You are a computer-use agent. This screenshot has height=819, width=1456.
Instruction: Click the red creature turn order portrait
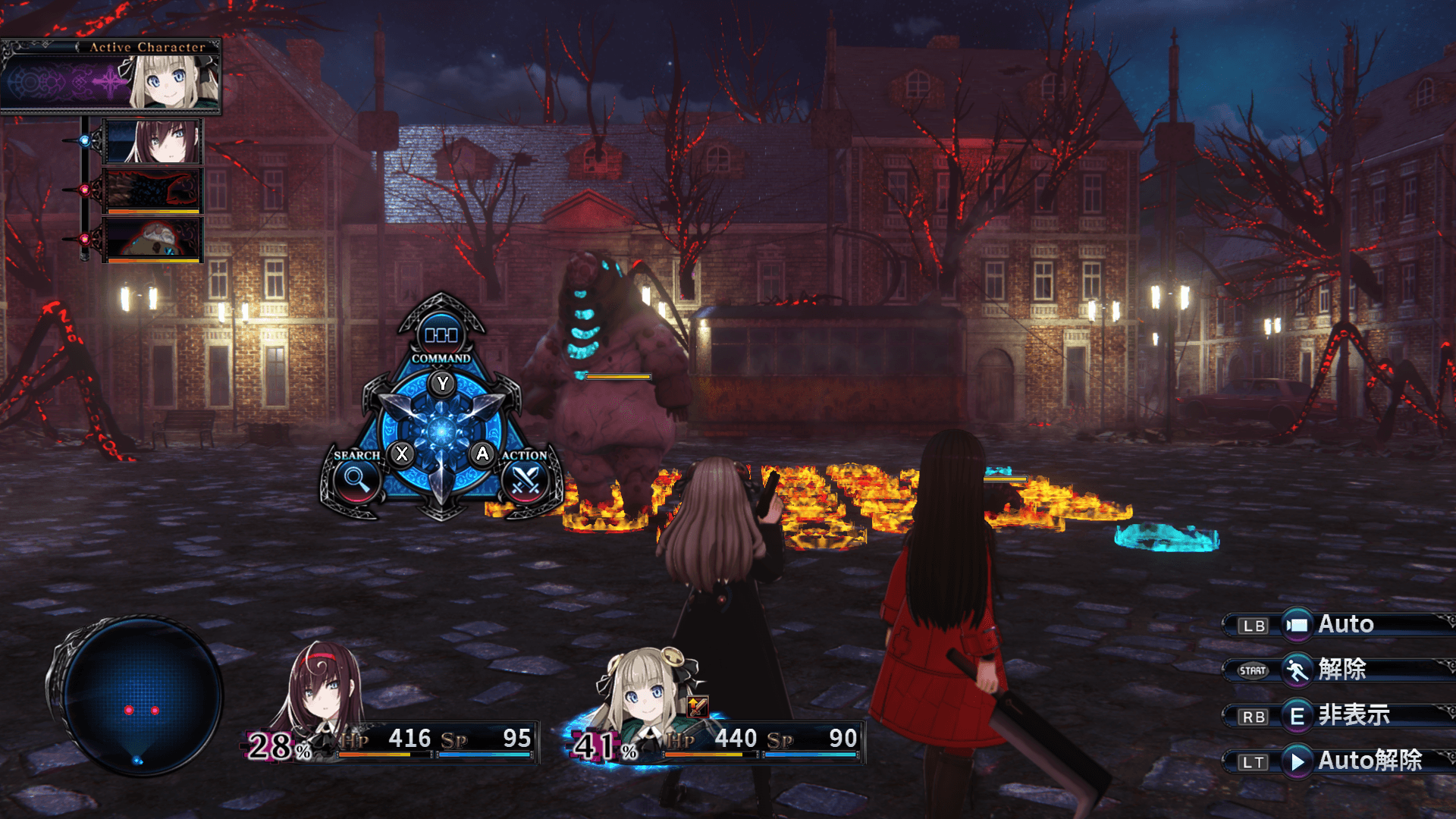(x=153, y=239)
